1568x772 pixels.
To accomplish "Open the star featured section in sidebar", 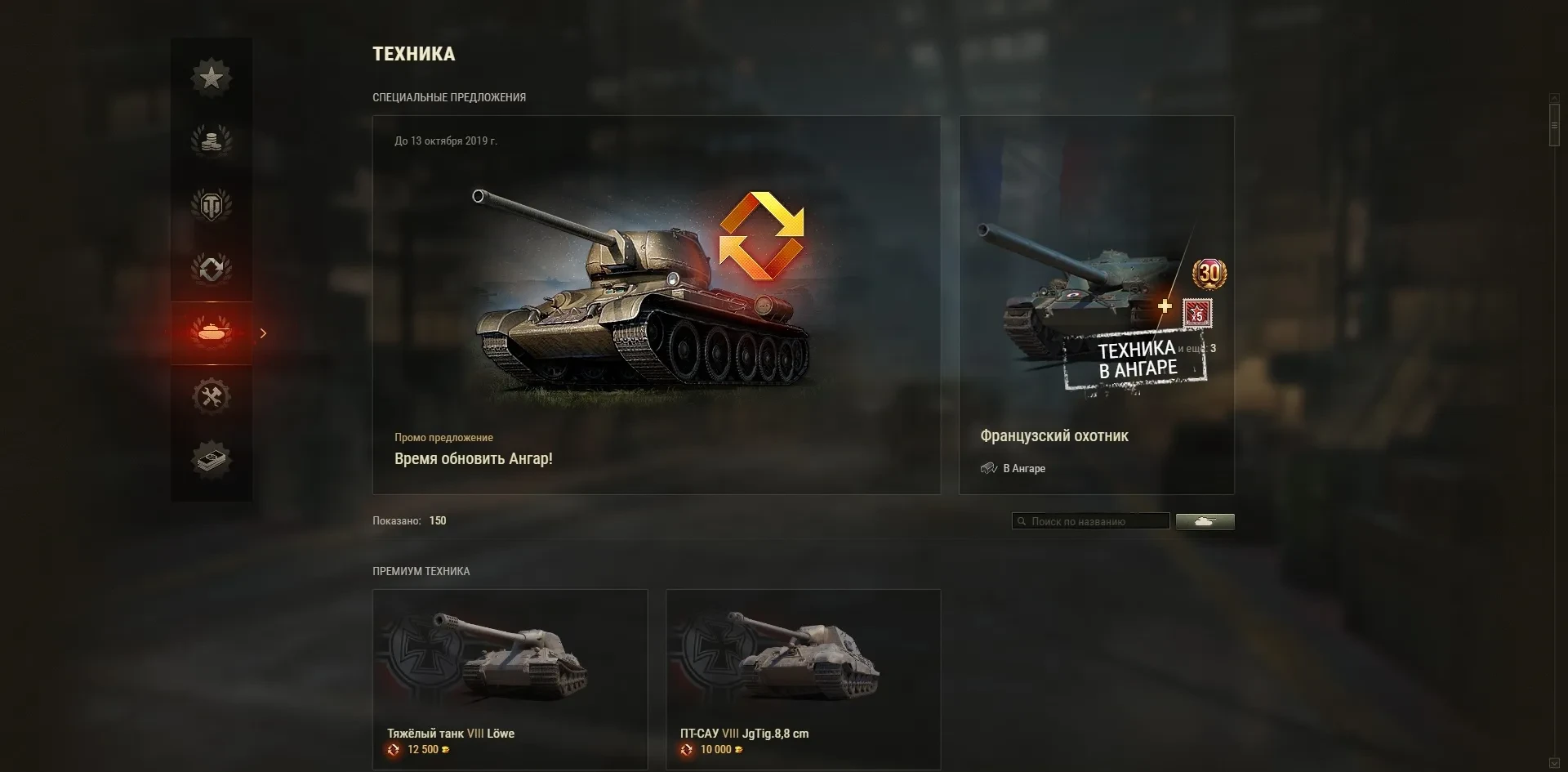I will click(212, 78).
